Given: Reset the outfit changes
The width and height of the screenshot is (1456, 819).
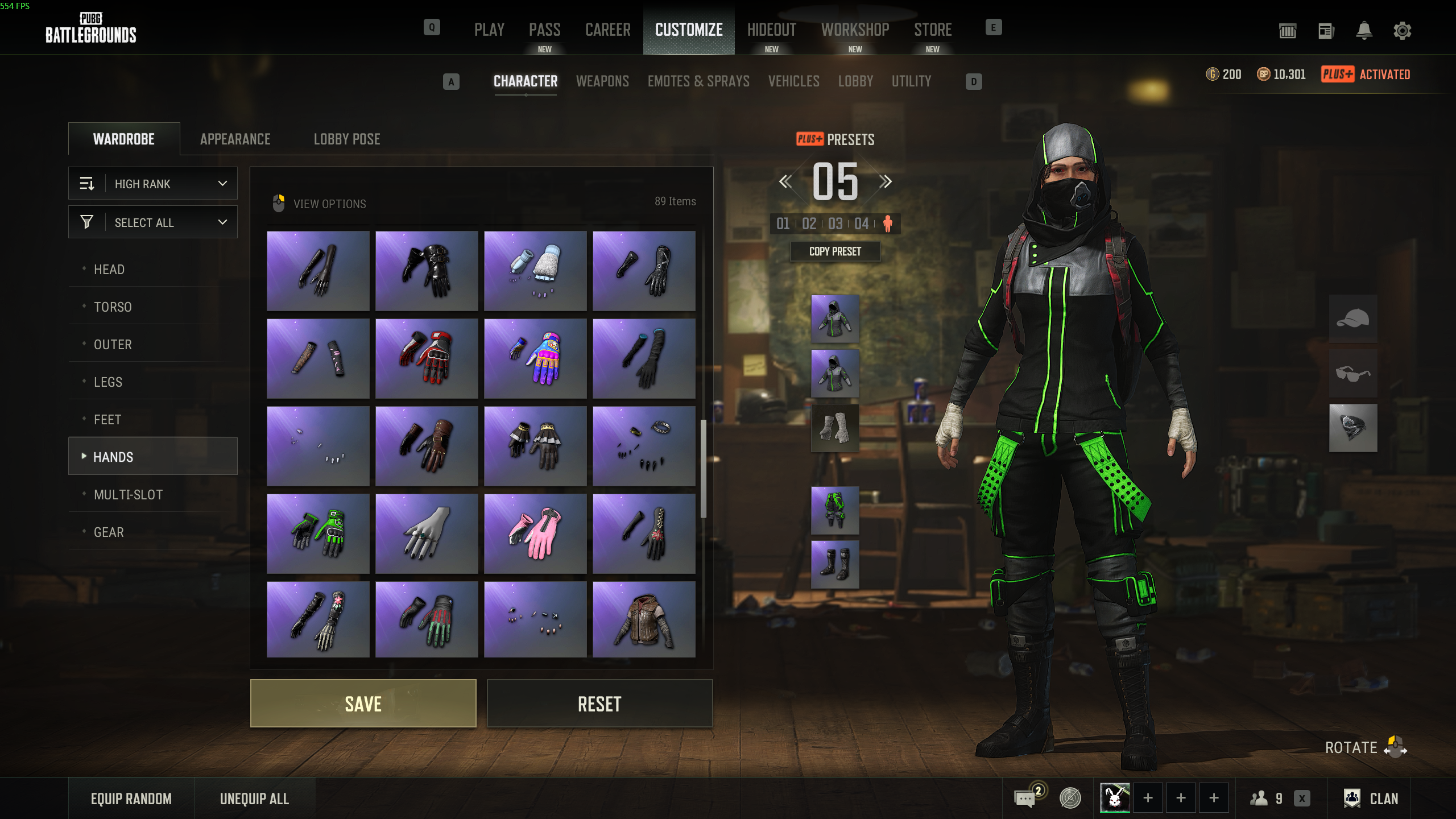Looking at the screenshot, I should [x=599, y=704].
